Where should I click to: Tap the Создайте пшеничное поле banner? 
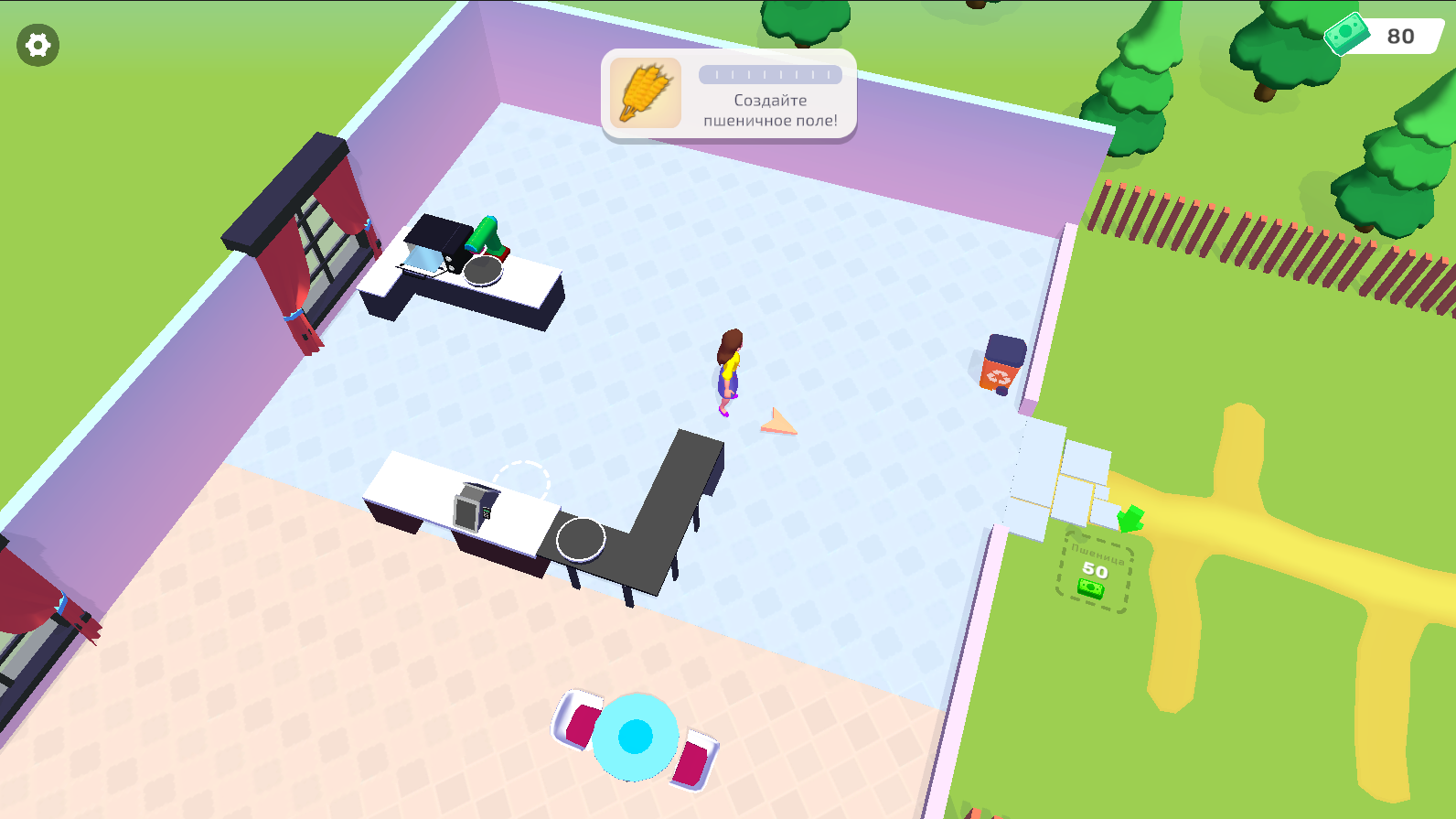[x=771, y=108]
